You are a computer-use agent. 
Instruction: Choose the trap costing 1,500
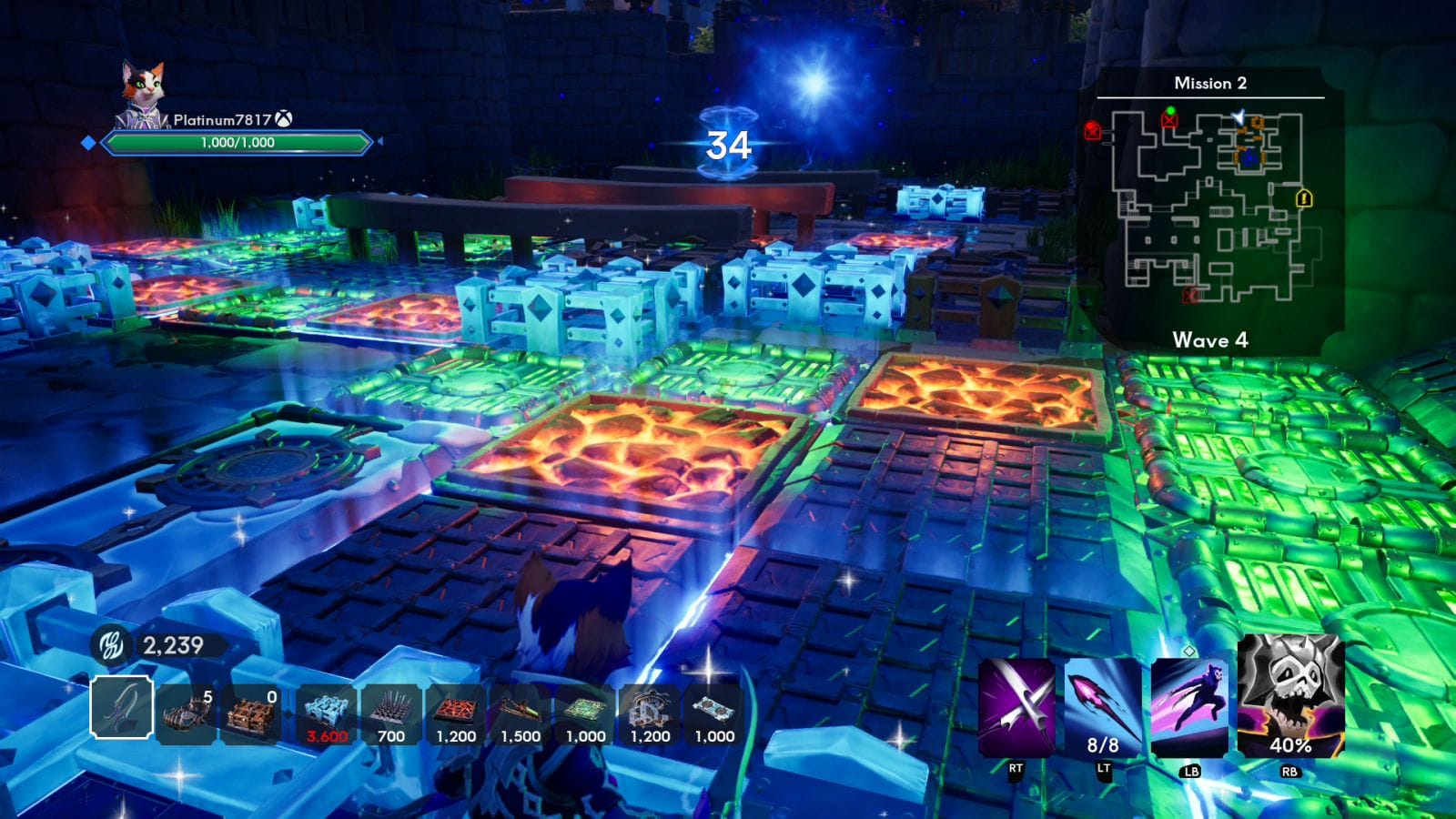click(521, 714)
